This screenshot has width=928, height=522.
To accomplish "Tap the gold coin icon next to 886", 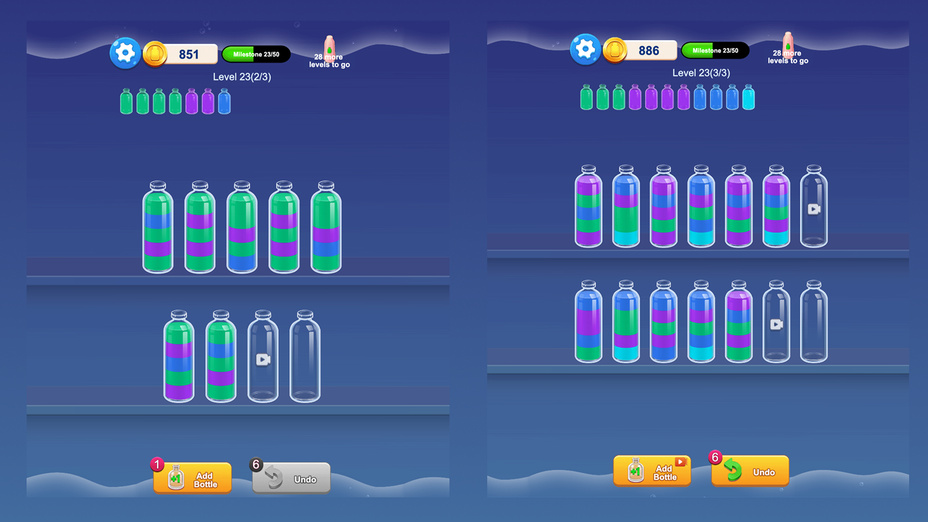I will click(x=615, y=49).
